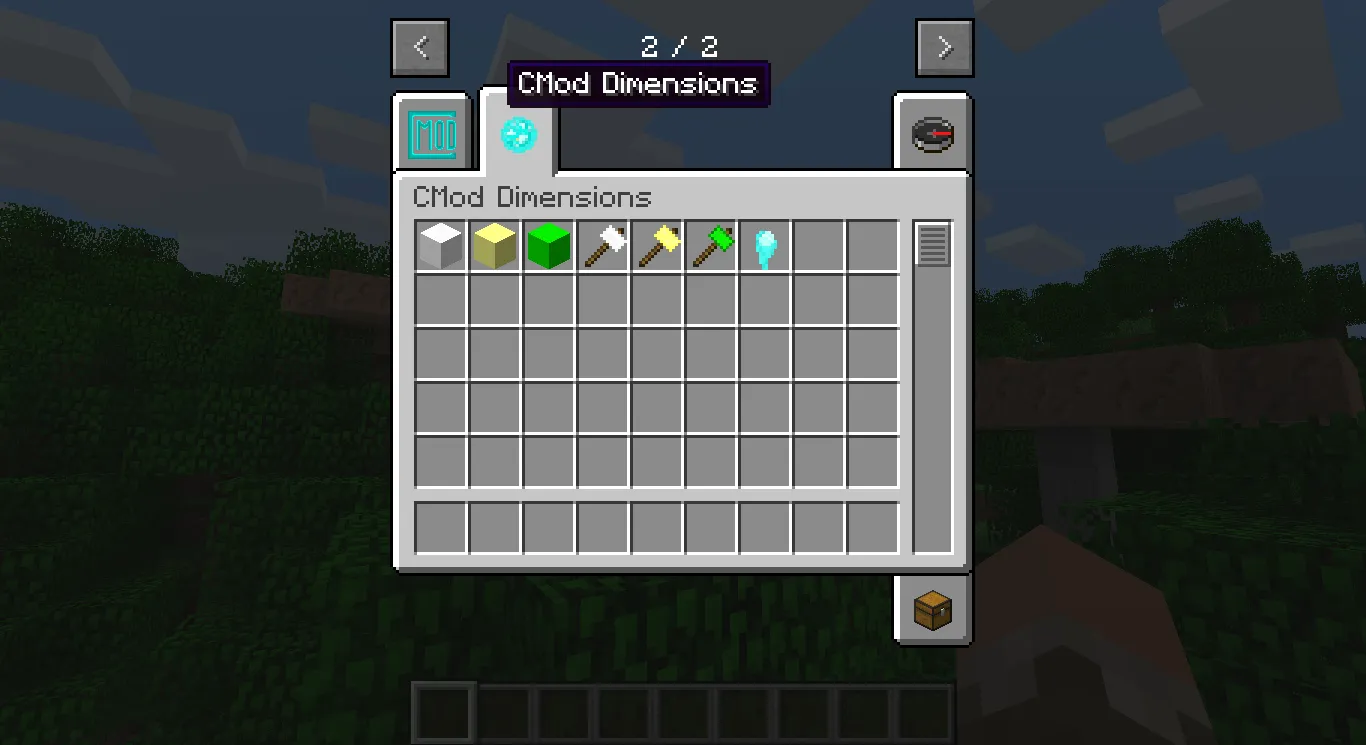Image resolution: width=1366 pixels, height=745 pixels.
Task: Open the compass search tab icon
Action: 931,133
